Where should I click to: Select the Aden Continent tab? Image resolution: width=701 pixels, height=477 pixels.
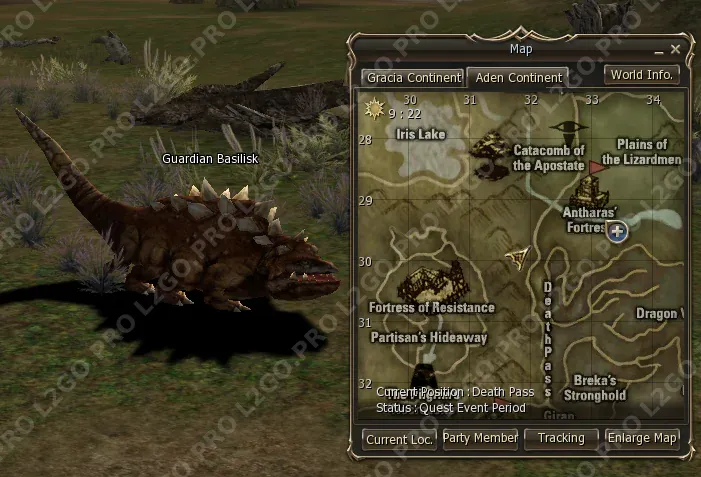(518, 78)
